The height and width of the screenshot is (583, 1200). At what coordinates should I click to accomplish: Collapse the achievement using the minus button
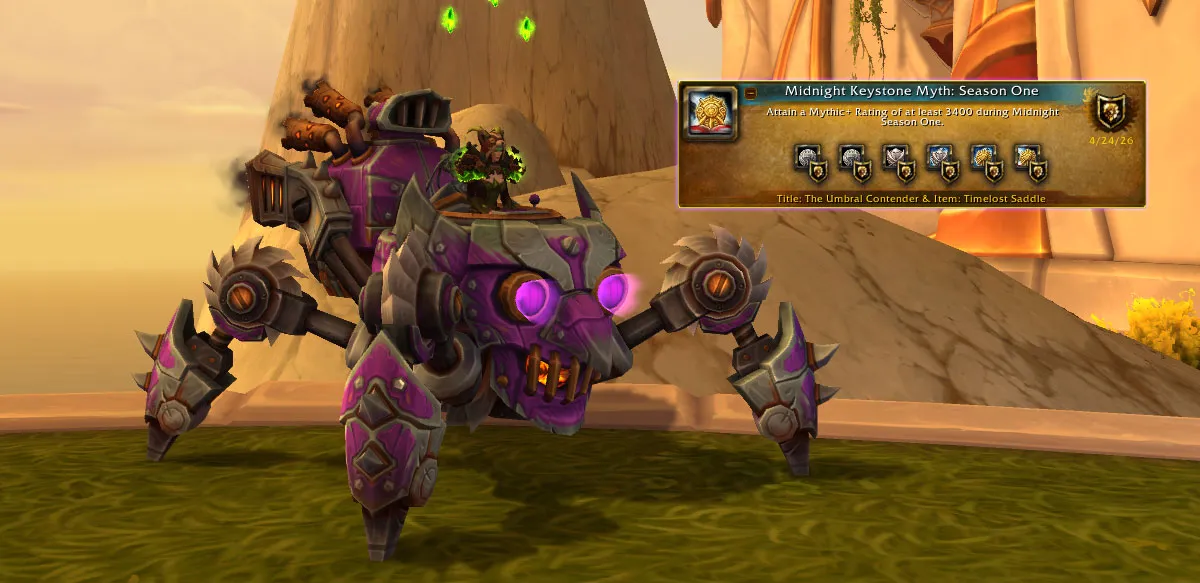coord(751,93)
